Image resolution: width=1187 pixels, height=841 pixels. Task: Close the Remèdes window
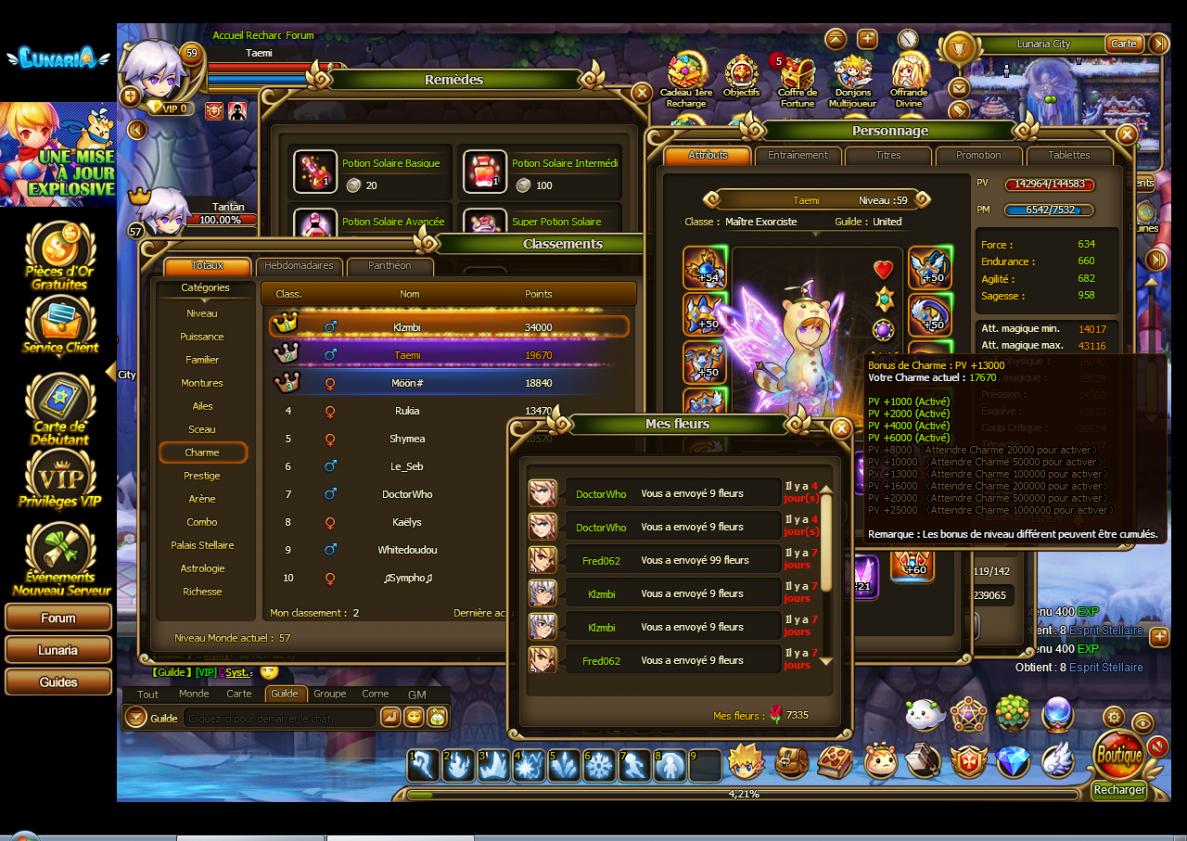(x=641, y=94)
